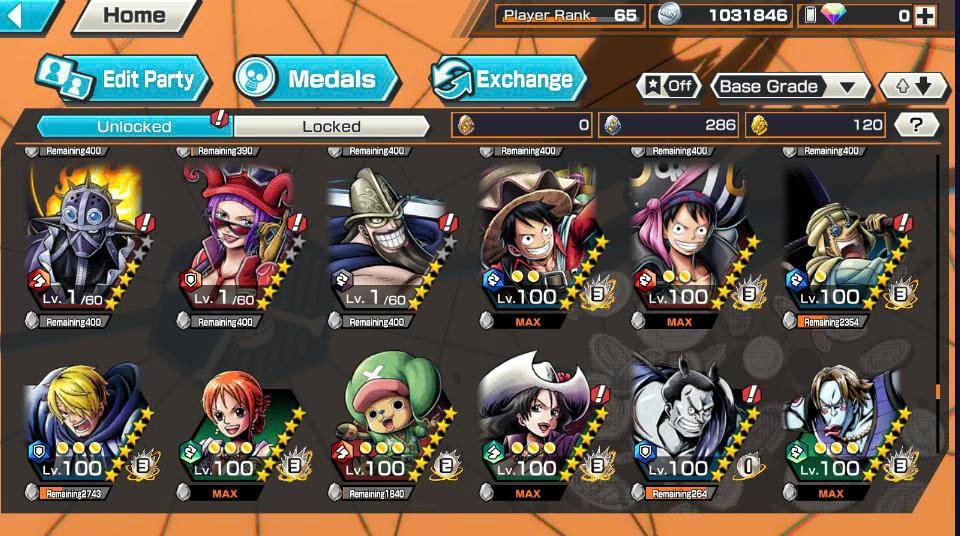This screenshot has height=536, width=960.
Task: Open the Exchange menu
Action: 508,79
